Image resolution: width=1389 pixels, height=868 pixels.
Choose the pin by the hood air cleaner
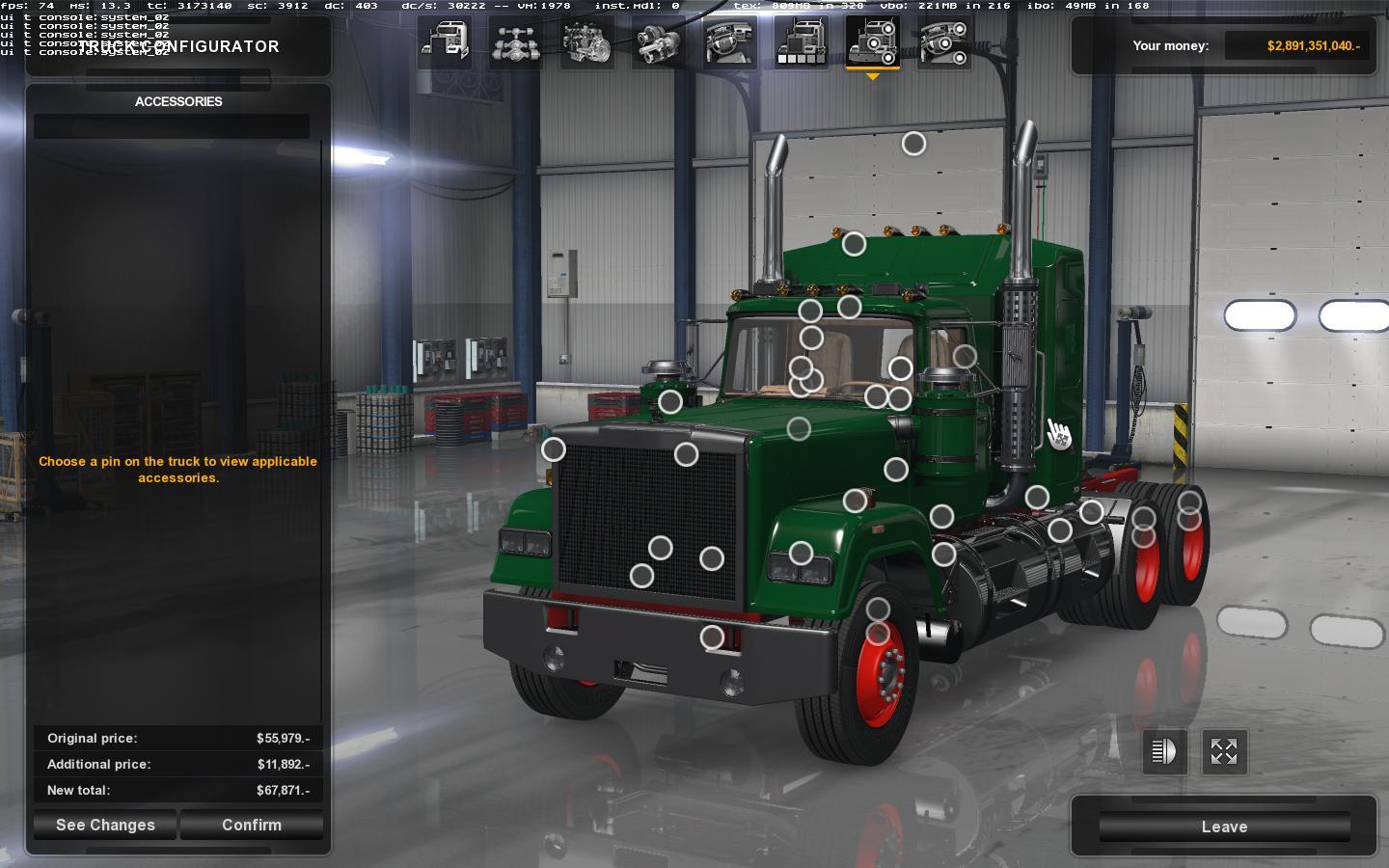pos(670,401)
